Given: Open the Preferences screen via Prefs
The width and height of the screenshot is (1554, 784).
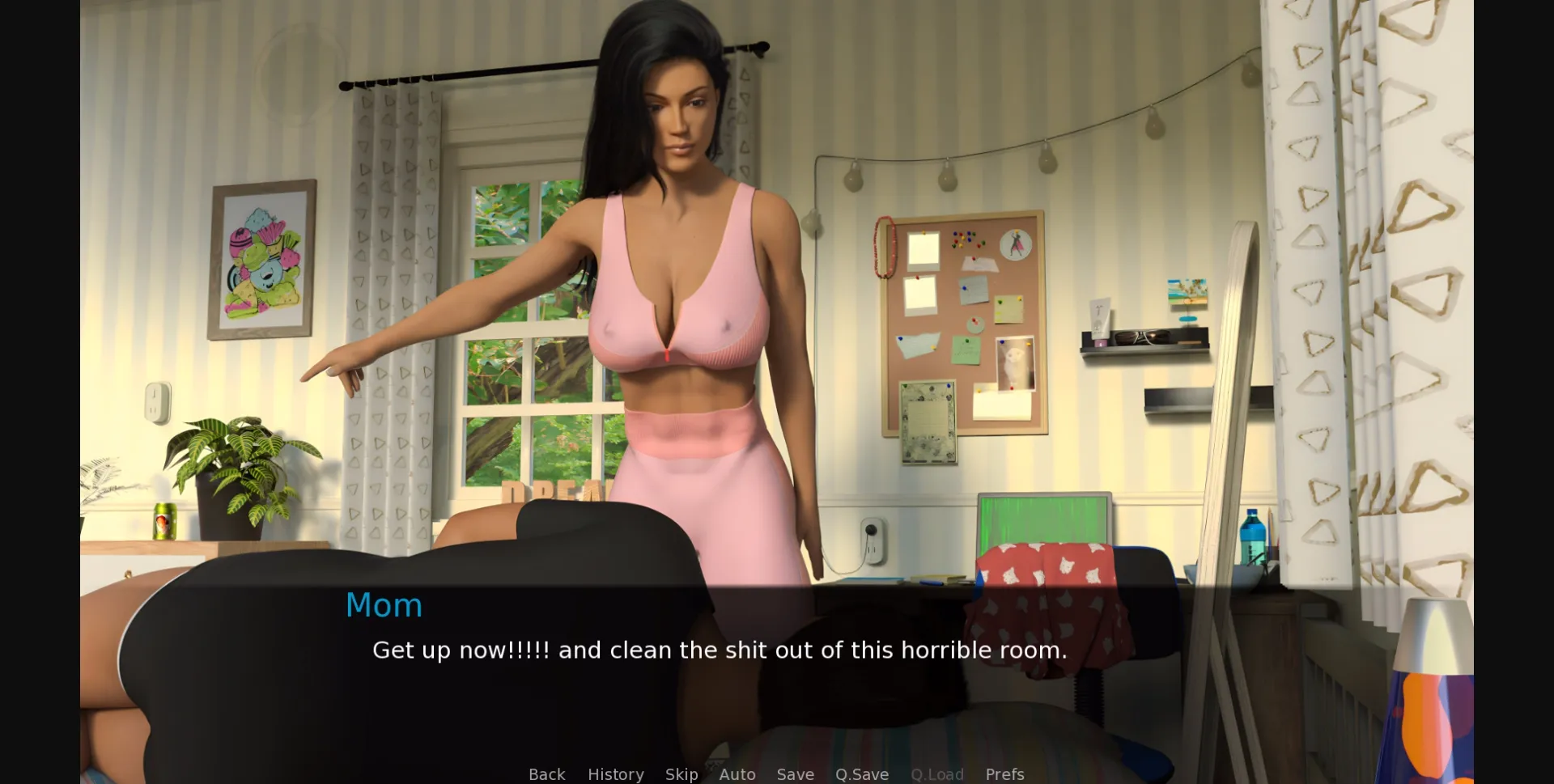Looking at the screenshot, I should tap(1004, 773).
